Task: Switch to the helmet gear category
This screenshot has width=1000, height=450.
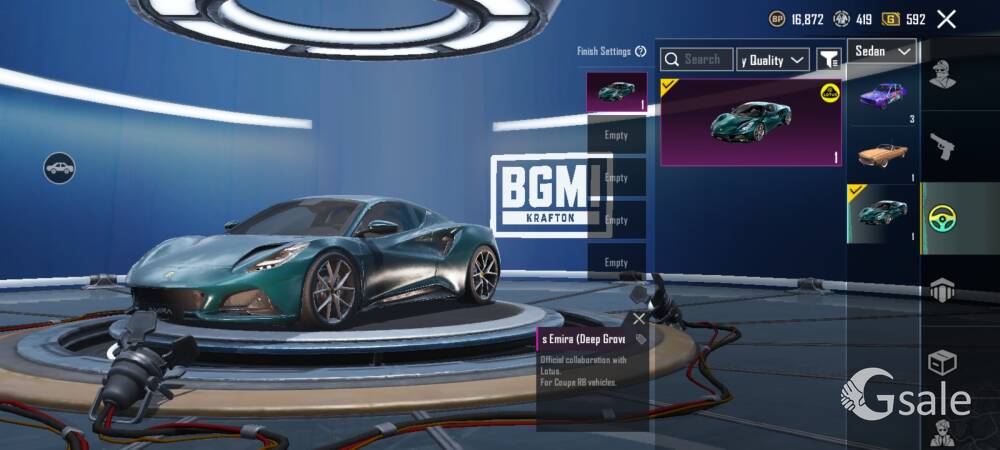Action: pos(942,290)
